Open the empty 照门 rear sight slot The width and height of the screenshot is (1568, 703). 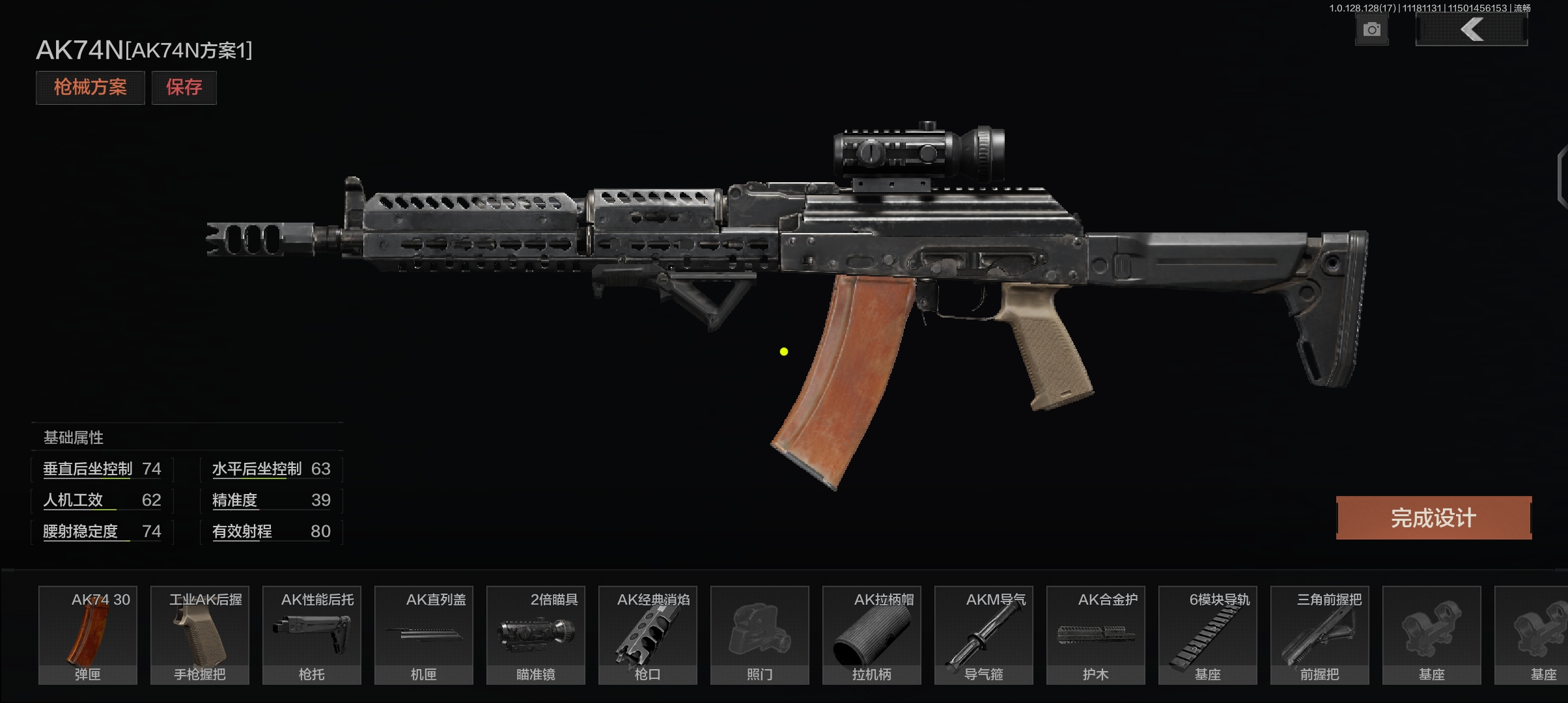760,635
